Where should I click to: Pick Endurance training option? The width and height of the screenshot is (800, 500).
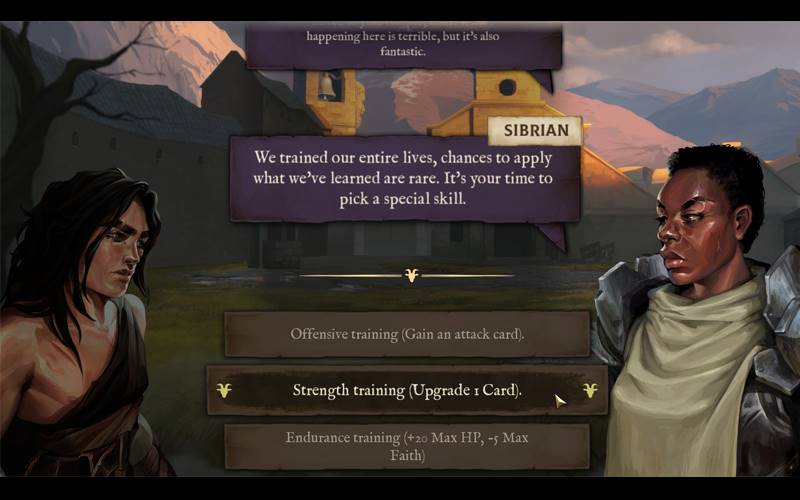point(406,446)
